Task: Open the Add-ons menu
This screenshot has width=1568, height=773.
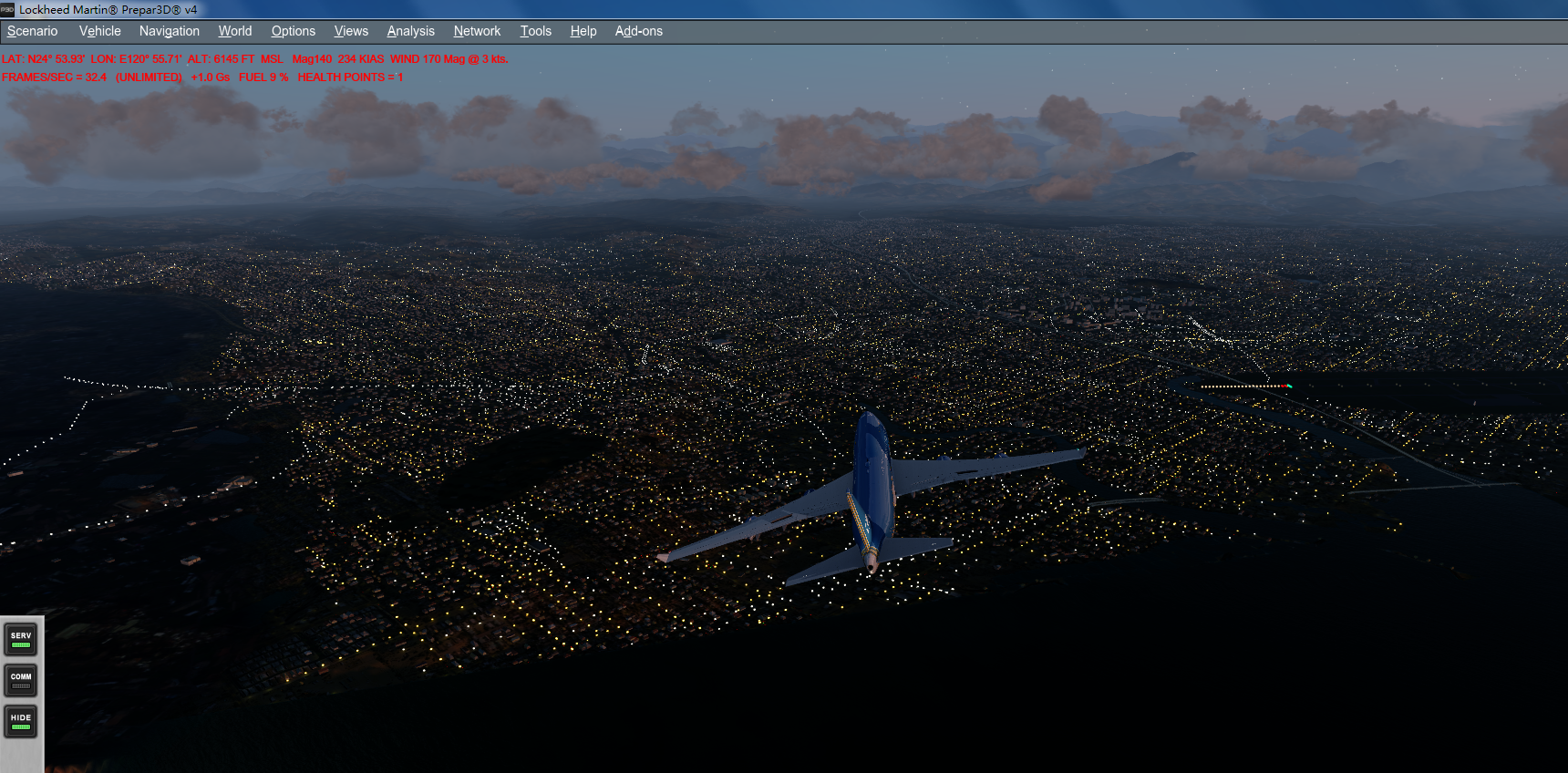Action: (x=638, y=30)
